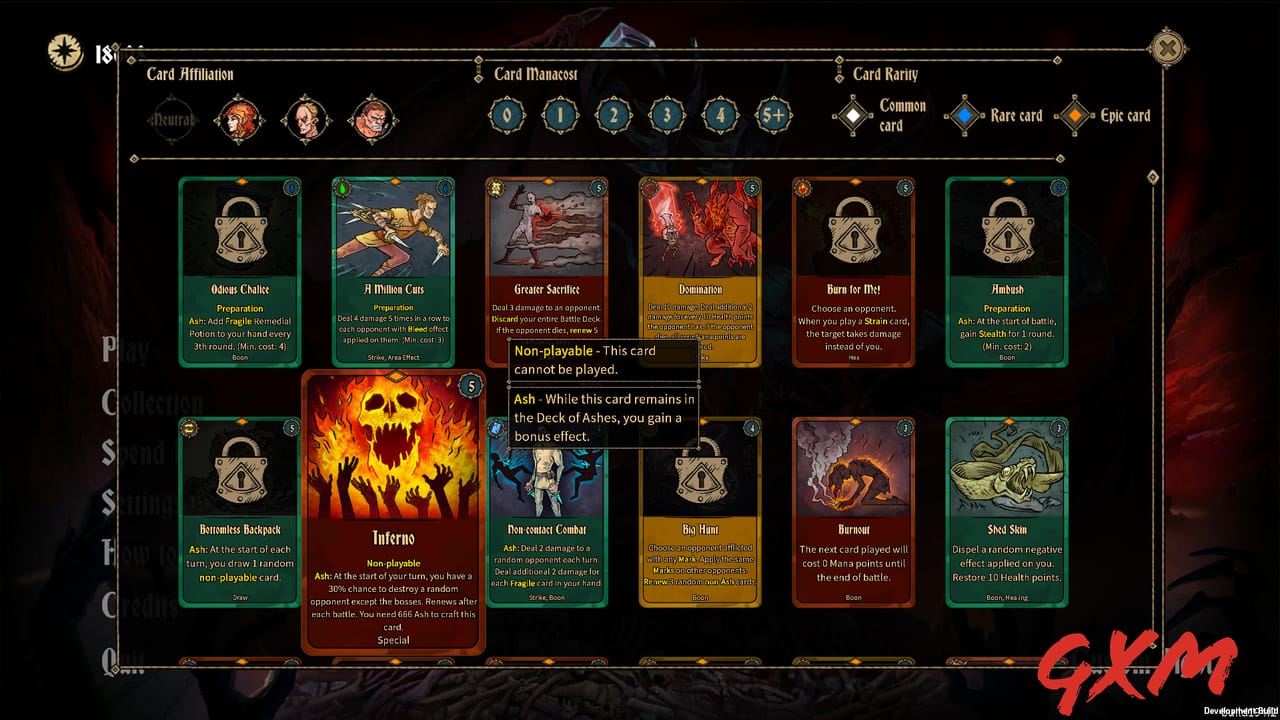Filter by the rightmost character affiliation portrait

(372, 118)
